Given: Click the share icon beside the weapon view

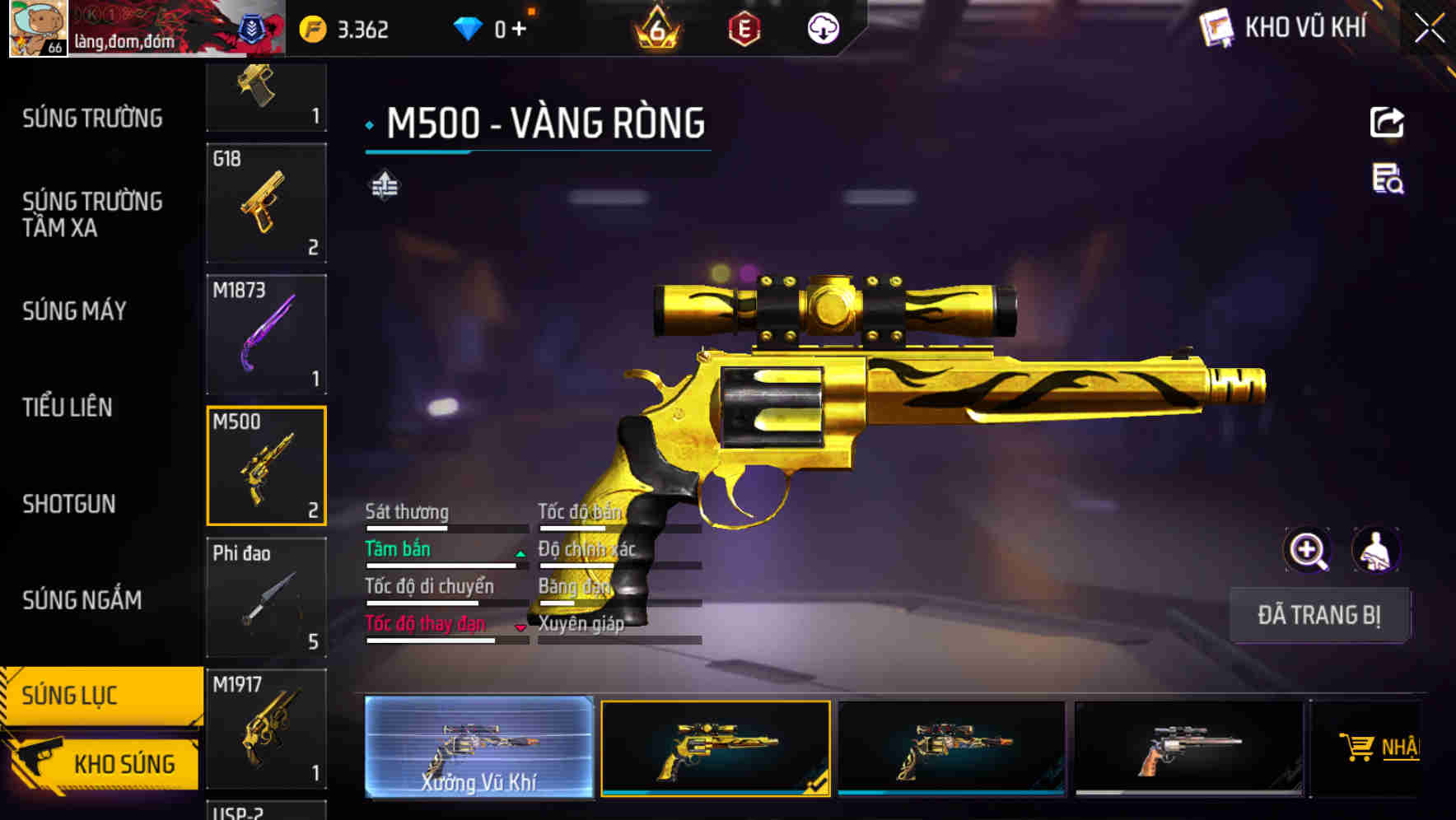Looking at the screenshot, I should click(1388, 122).
